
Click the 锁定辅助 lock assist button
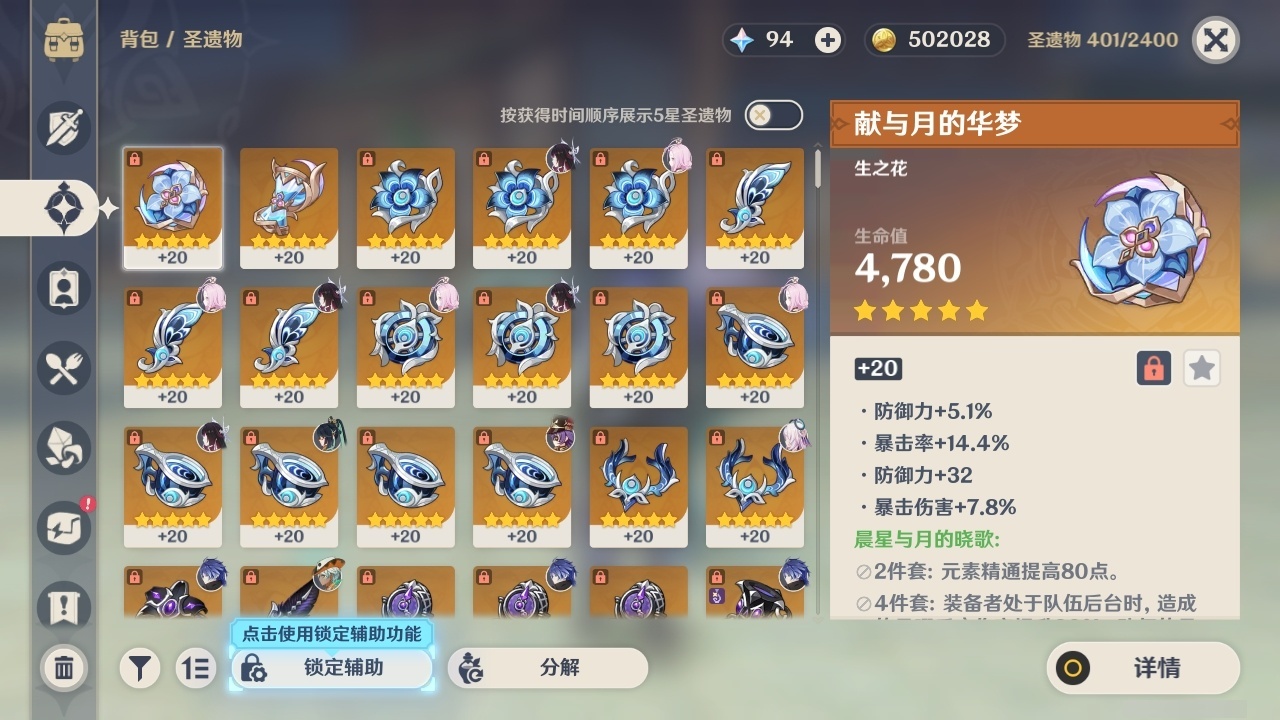coord(330,668)
